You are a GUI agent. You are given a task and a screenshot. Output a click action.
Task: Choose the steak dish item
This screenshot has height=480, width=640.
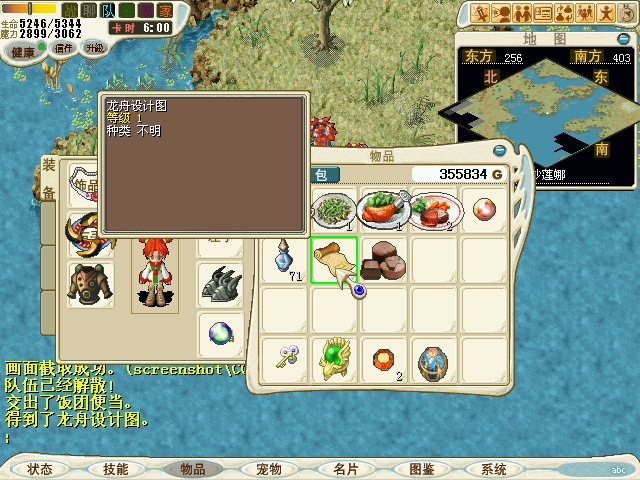coord(436,210)
